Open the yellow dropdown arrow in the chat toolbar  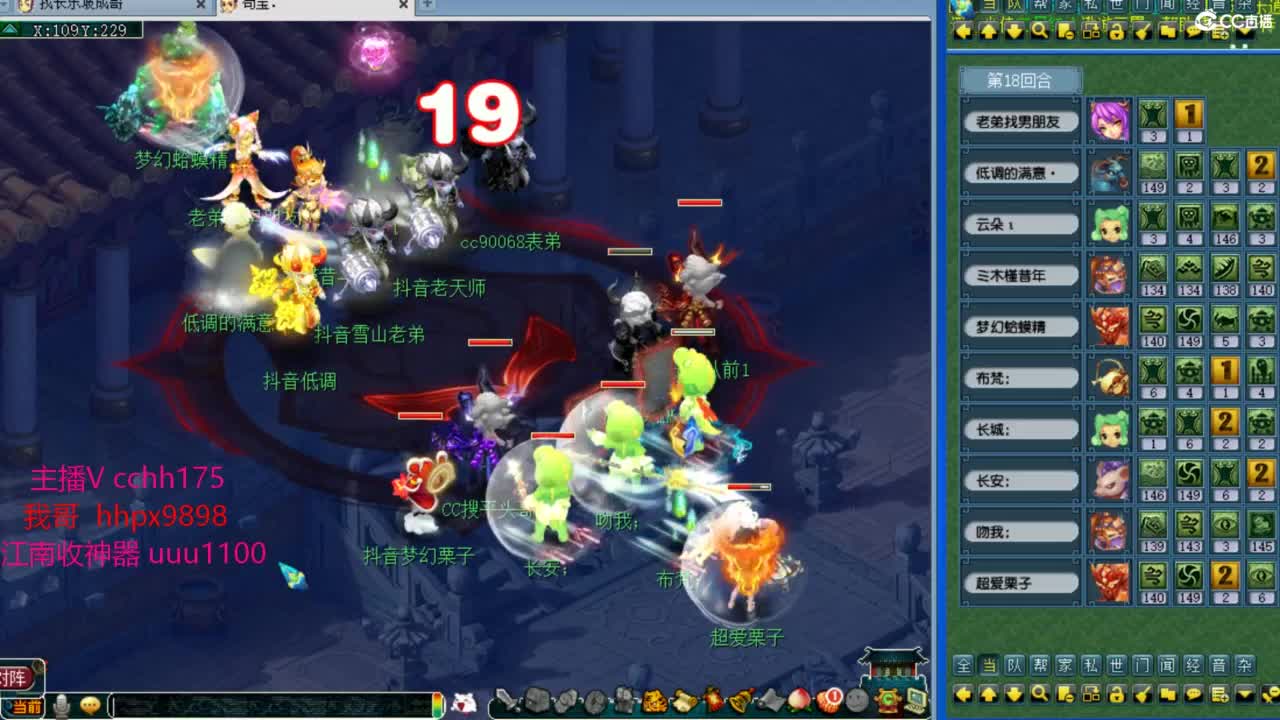tap(1244, 694)
